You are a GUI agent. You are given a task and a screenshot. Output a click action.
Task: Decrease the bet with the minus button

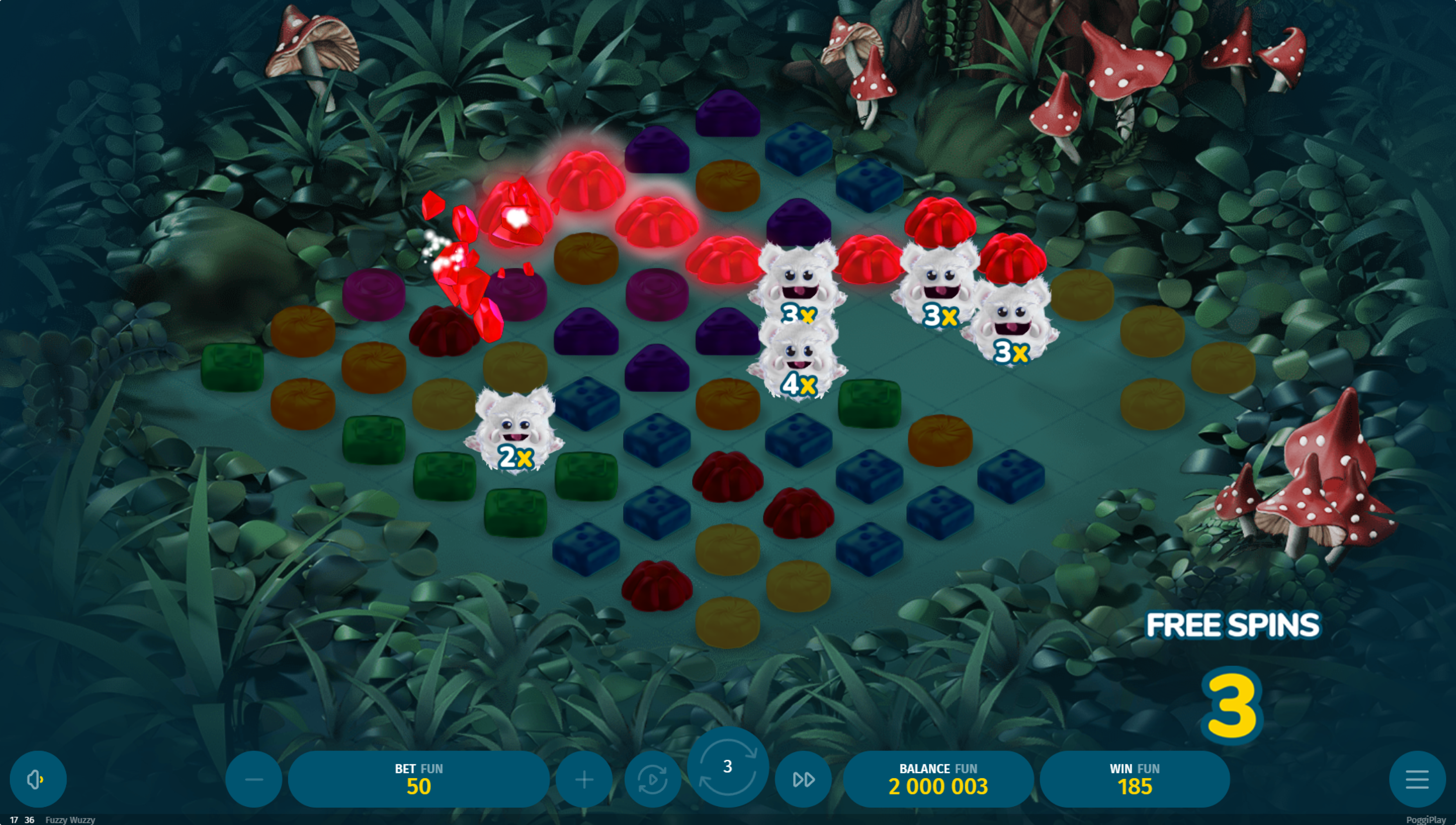tap(253, 780)
